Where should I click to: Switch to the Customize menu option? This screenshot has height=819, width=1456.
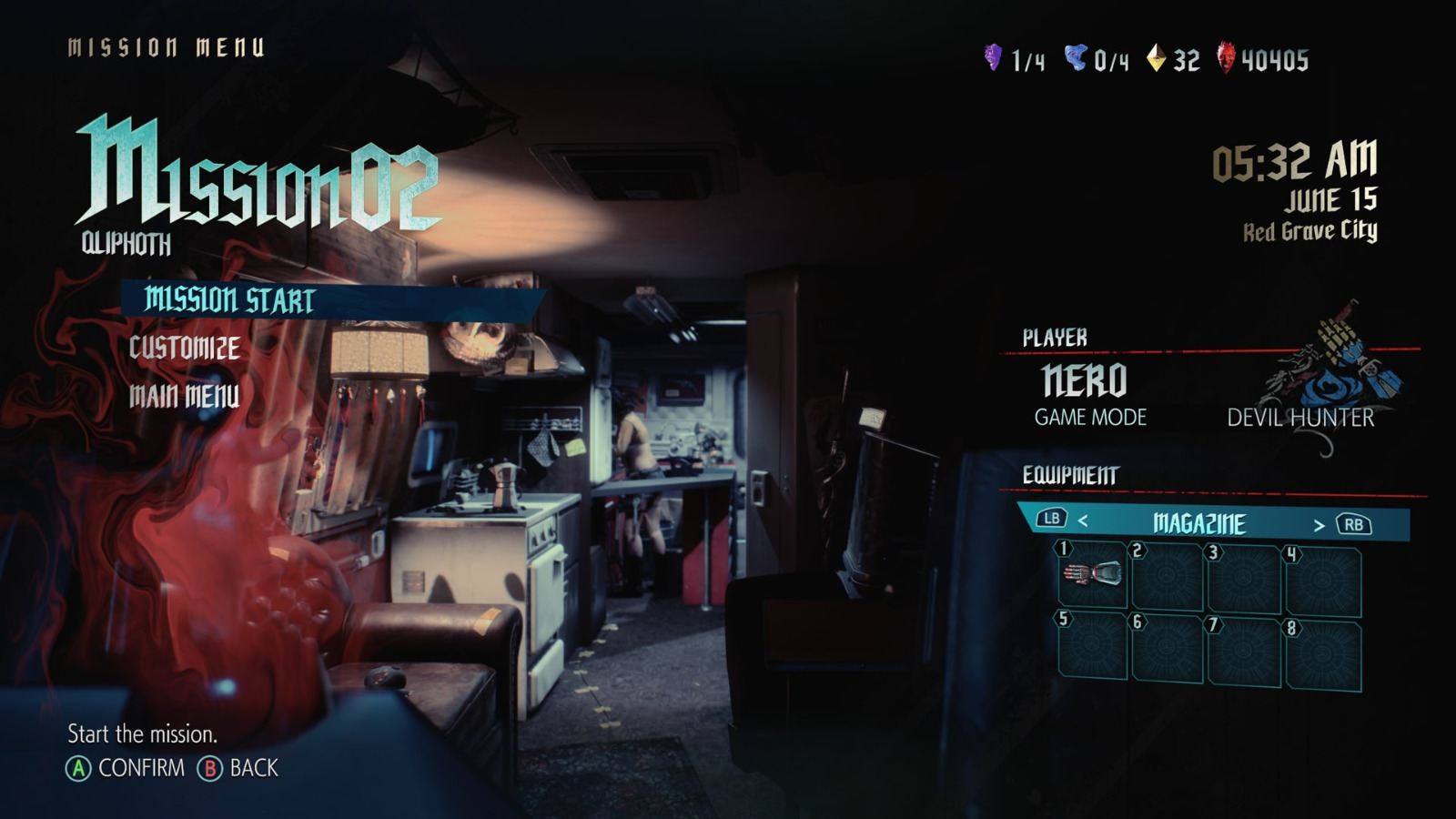(x=185, y=347)
